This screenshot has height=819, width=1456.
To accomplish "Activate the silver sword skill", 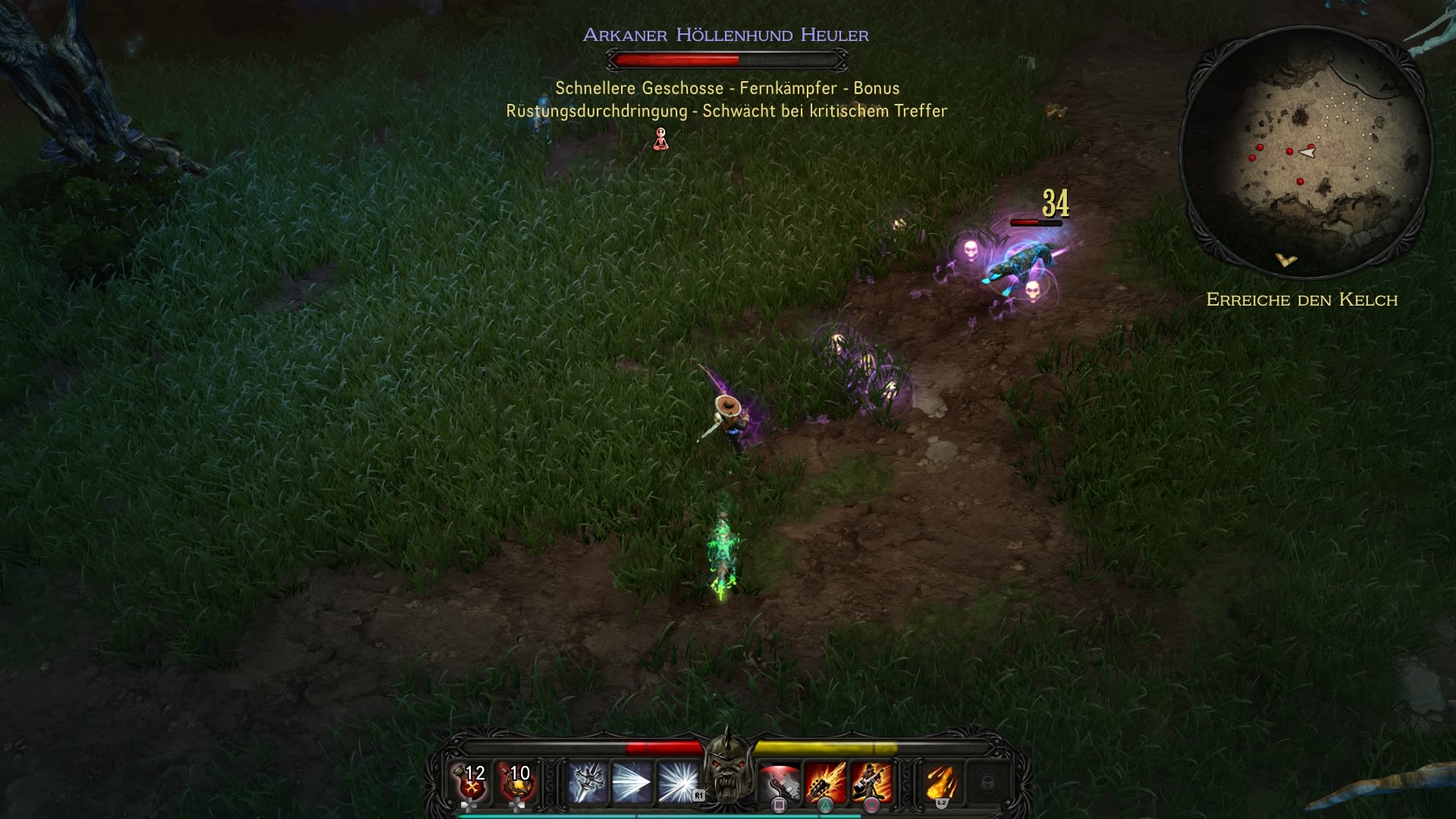I will tap(588, 783).
